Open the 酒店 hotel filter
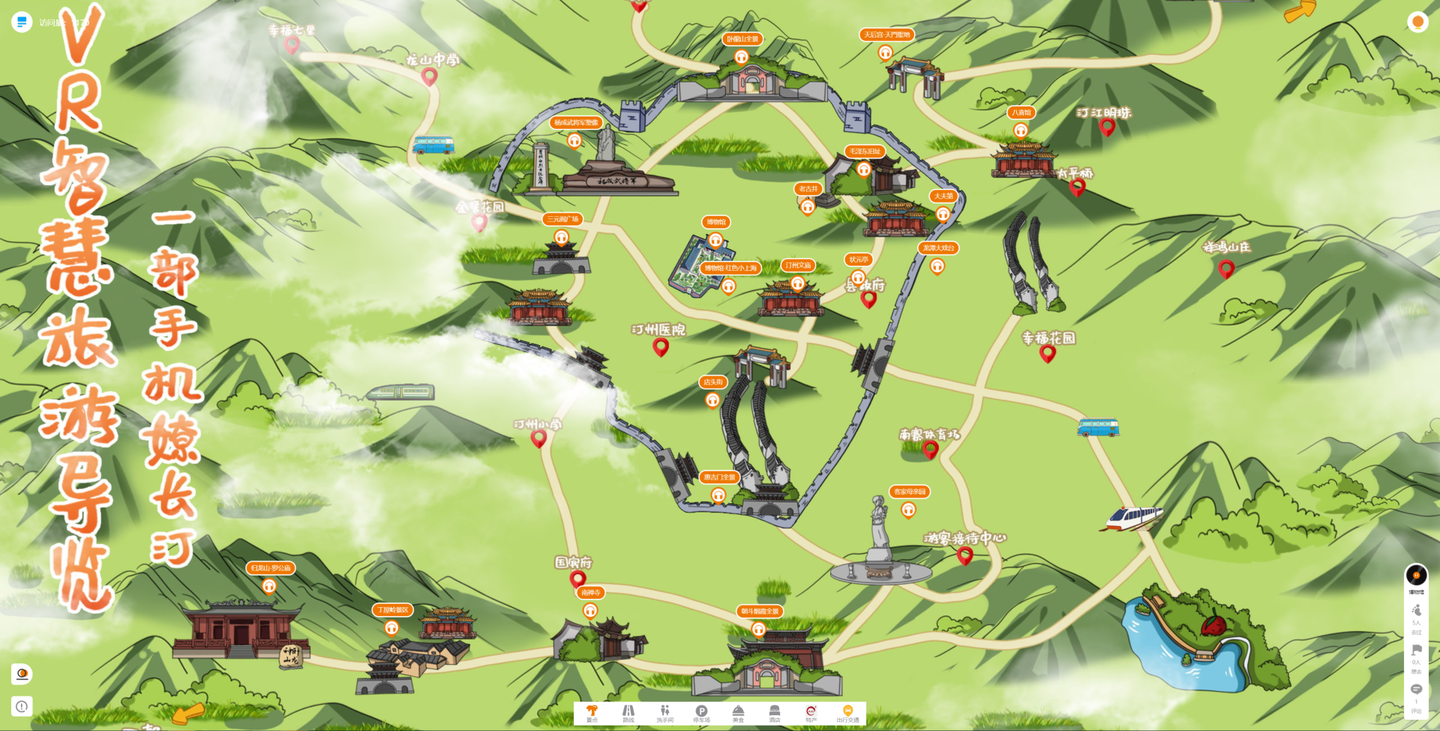The image size is (1440, 731). (774, 713)
